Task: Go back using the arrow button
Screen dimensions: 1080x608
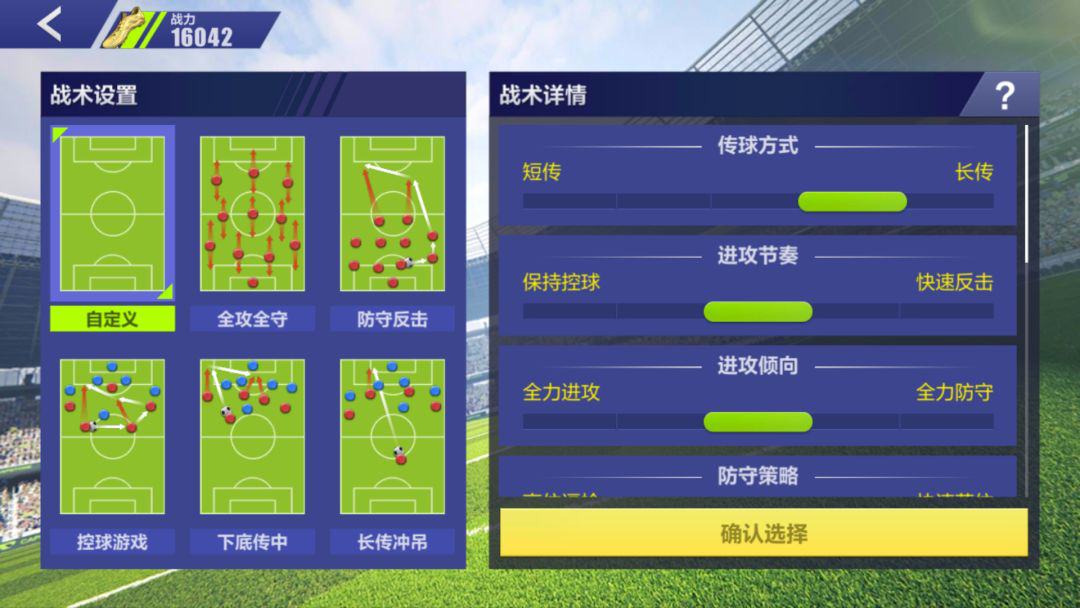Action: 49,25
